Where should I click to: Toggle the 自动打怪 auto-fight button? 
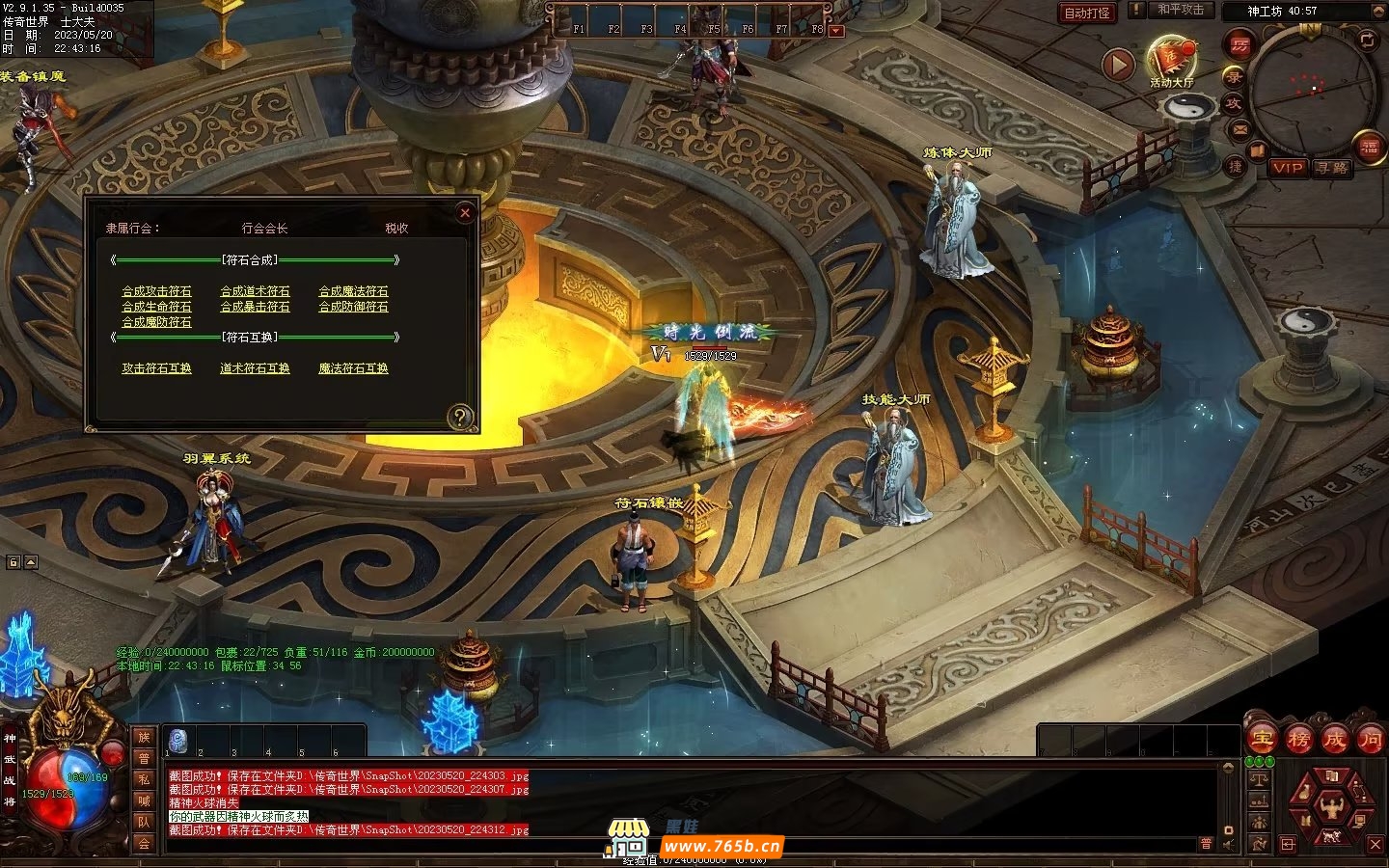click(1087, 14)
